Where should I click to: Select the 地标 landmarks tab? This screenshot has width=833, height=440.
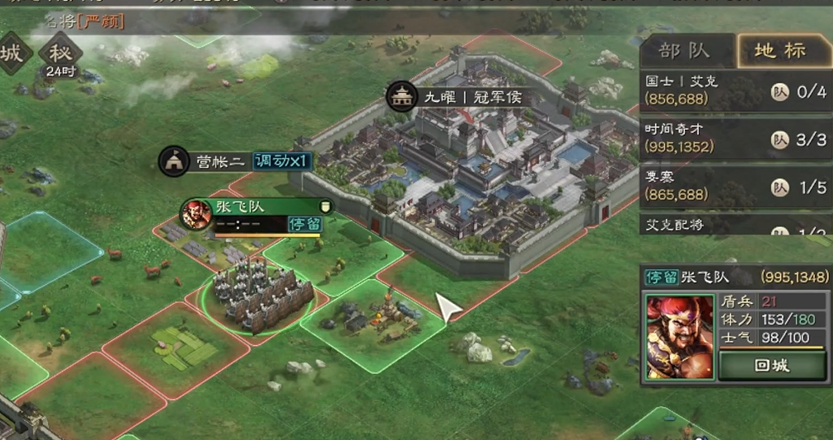(x=779, y=51)
